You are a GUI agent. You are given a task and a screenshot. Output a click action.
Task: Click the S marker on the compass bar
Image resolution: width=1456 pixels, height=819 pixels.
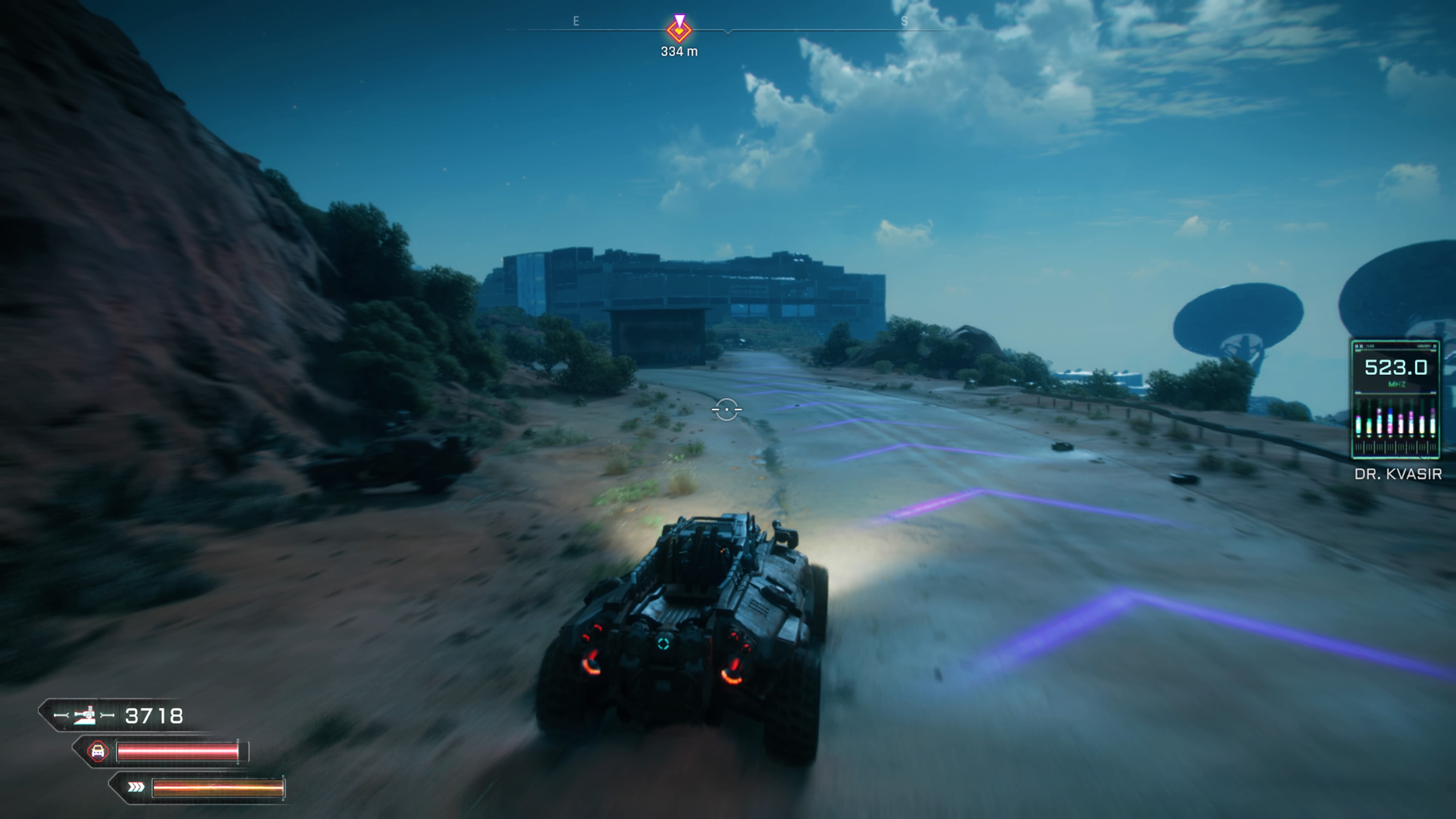(905, 22)
